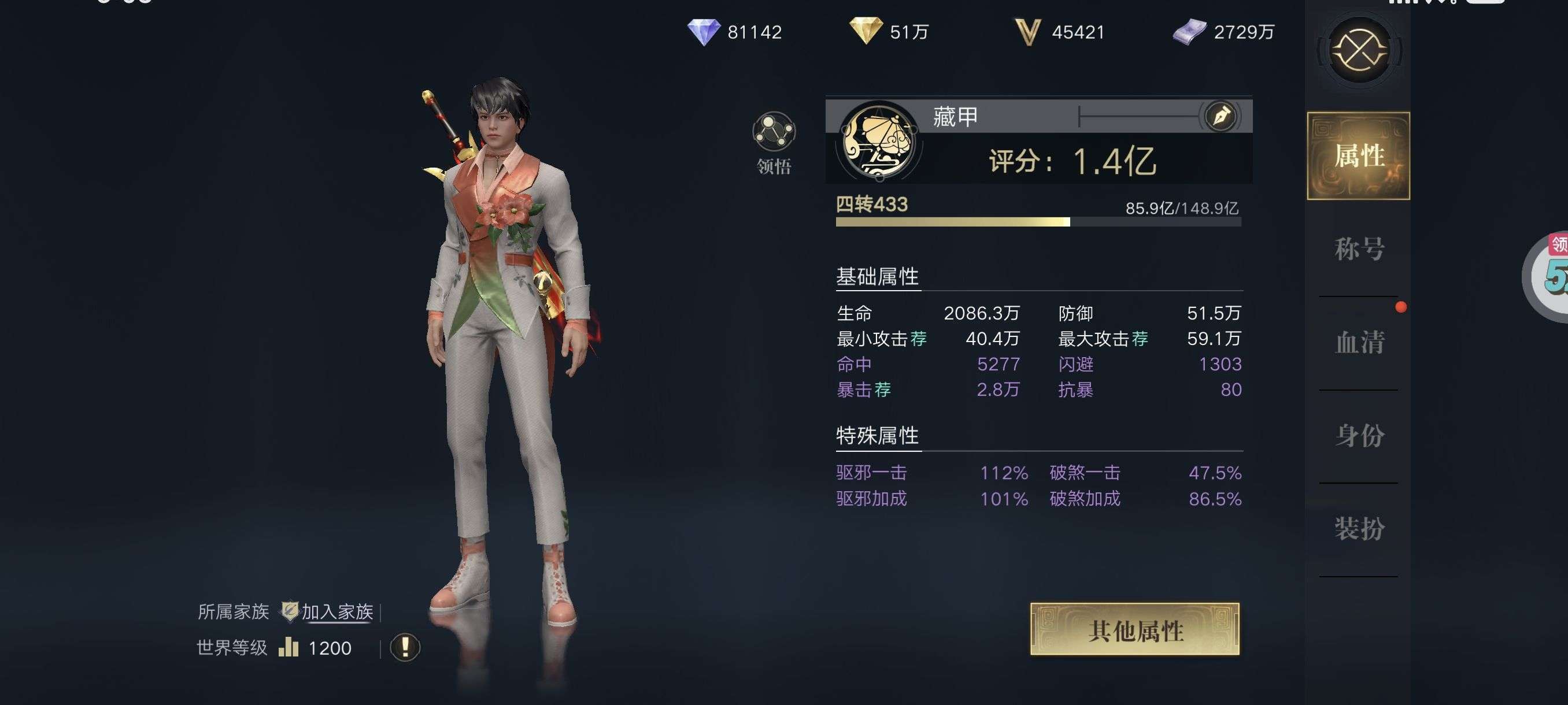Edit the character name with the pen icon

pyautogui.click(x=1221, y=116)
